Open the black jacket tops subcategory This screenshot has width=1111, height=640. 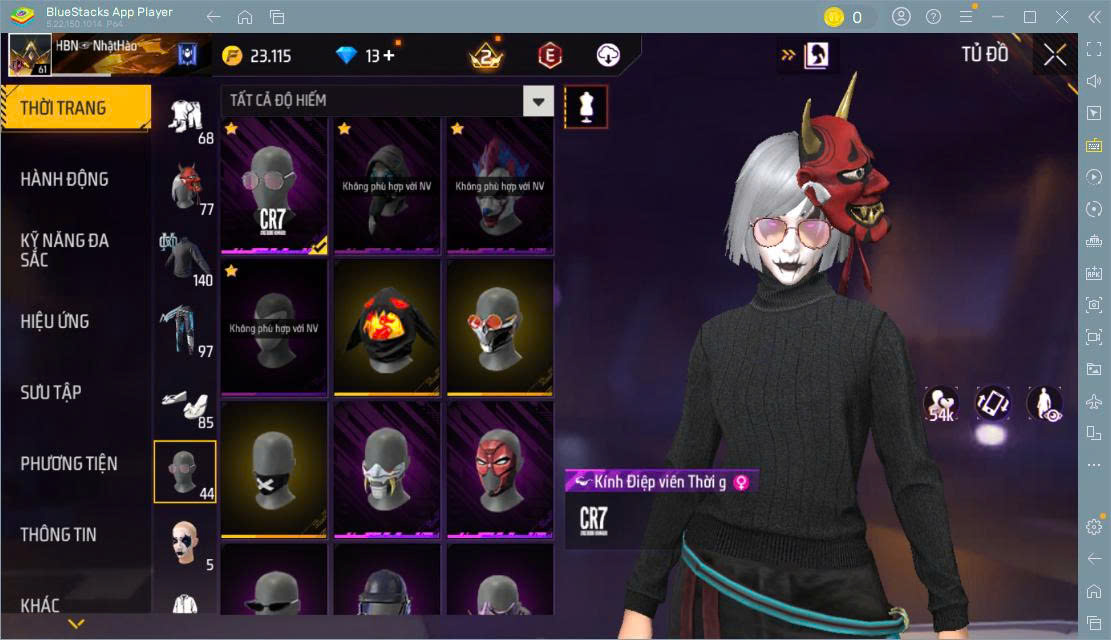tap(185, 257)
